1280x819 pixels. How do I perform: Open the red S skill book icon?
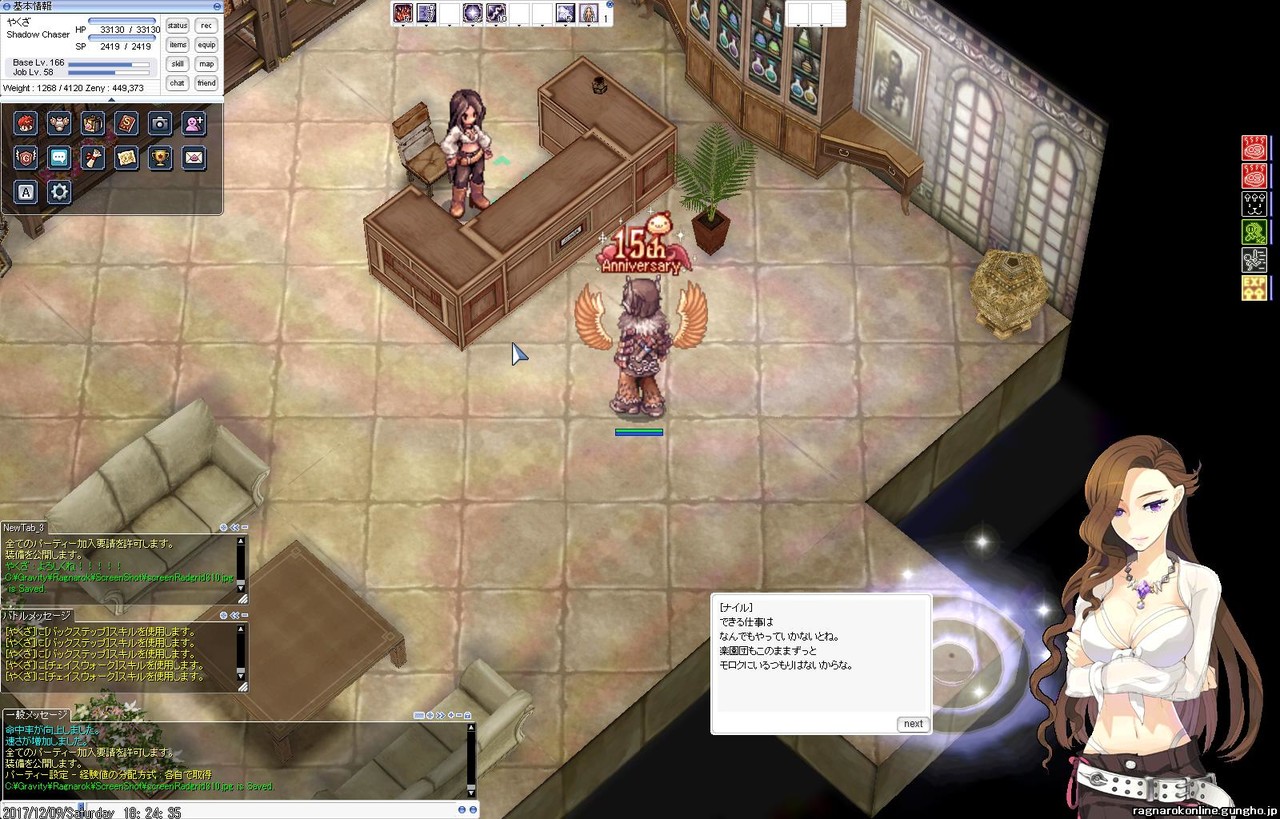tap(126, 123)
